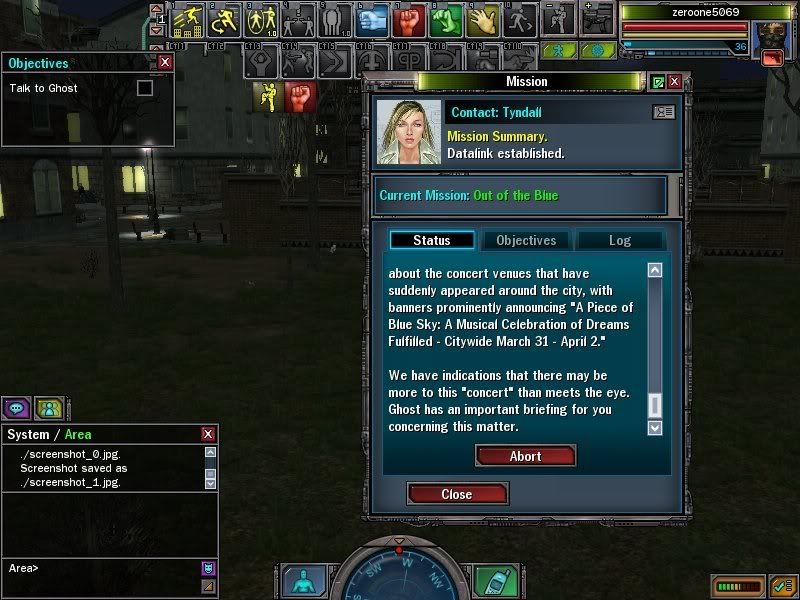The height and width of the screenshot is (600, 800).
Task: Use the green flexing arm ability
Action: point(446,19)
